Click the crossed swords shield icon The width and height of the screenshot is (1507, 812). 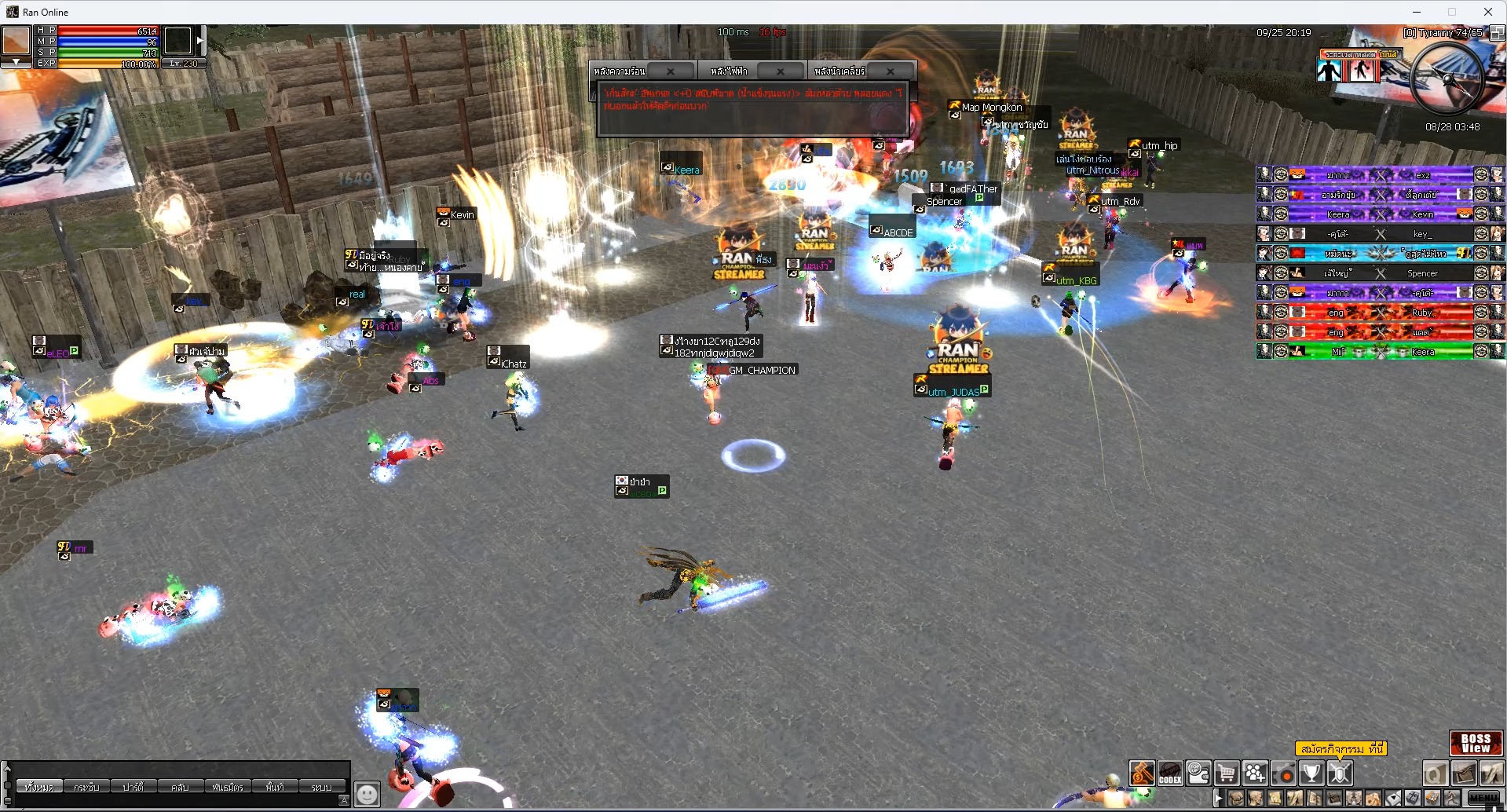[x=1340, y=774]
